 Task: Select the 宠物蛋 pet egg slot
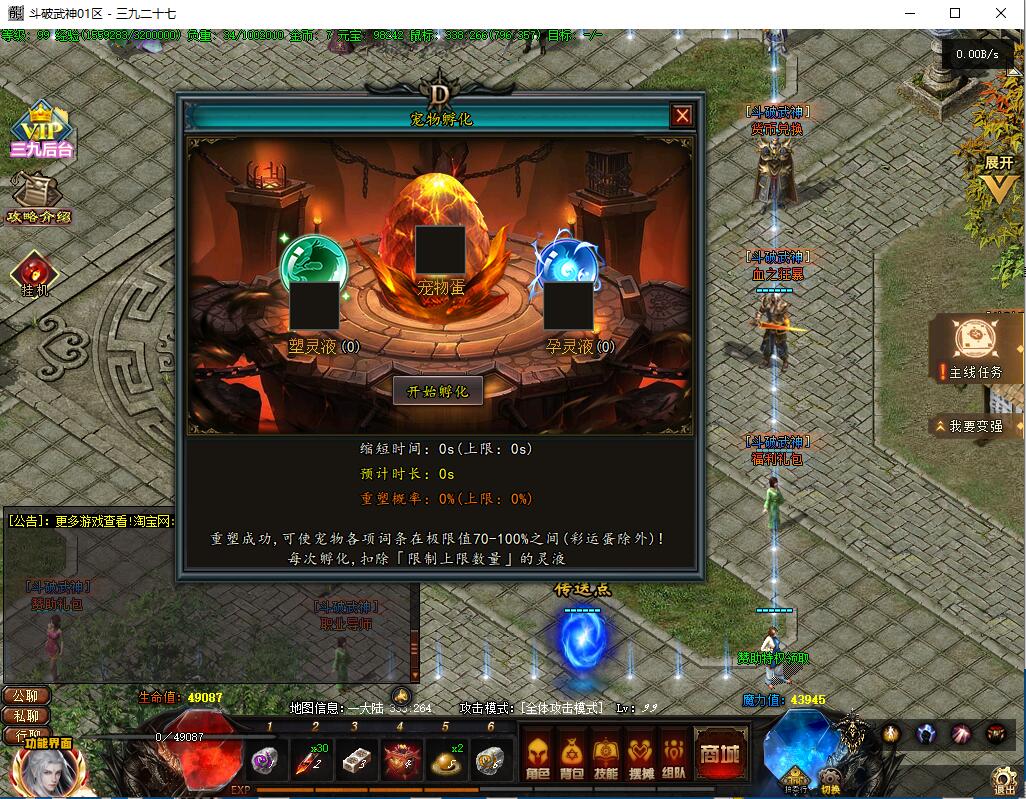pyautogui.click(x=440, y=250)
